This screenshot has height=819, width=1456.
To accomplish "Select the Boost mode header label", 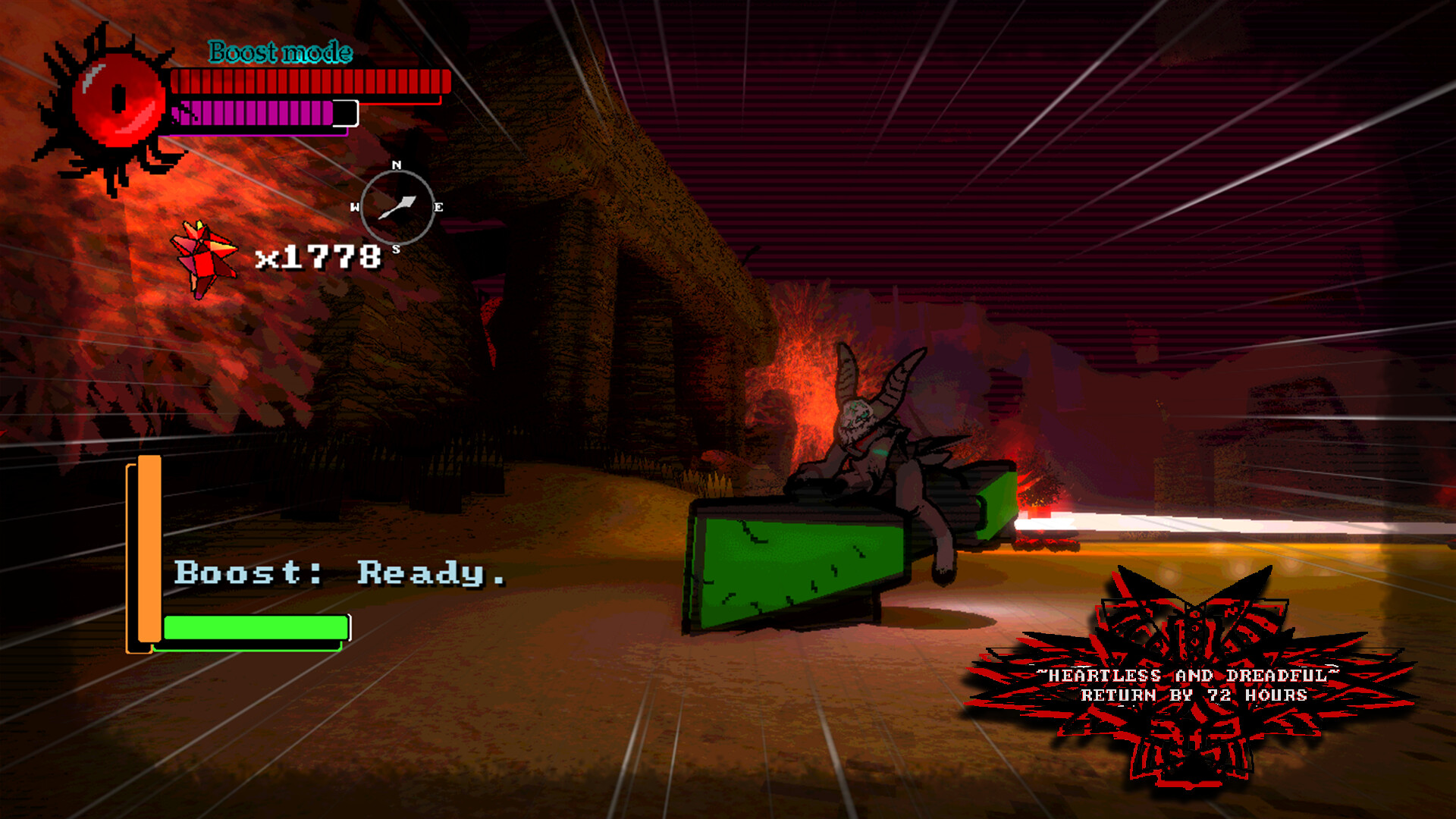I will pos(279,53).
